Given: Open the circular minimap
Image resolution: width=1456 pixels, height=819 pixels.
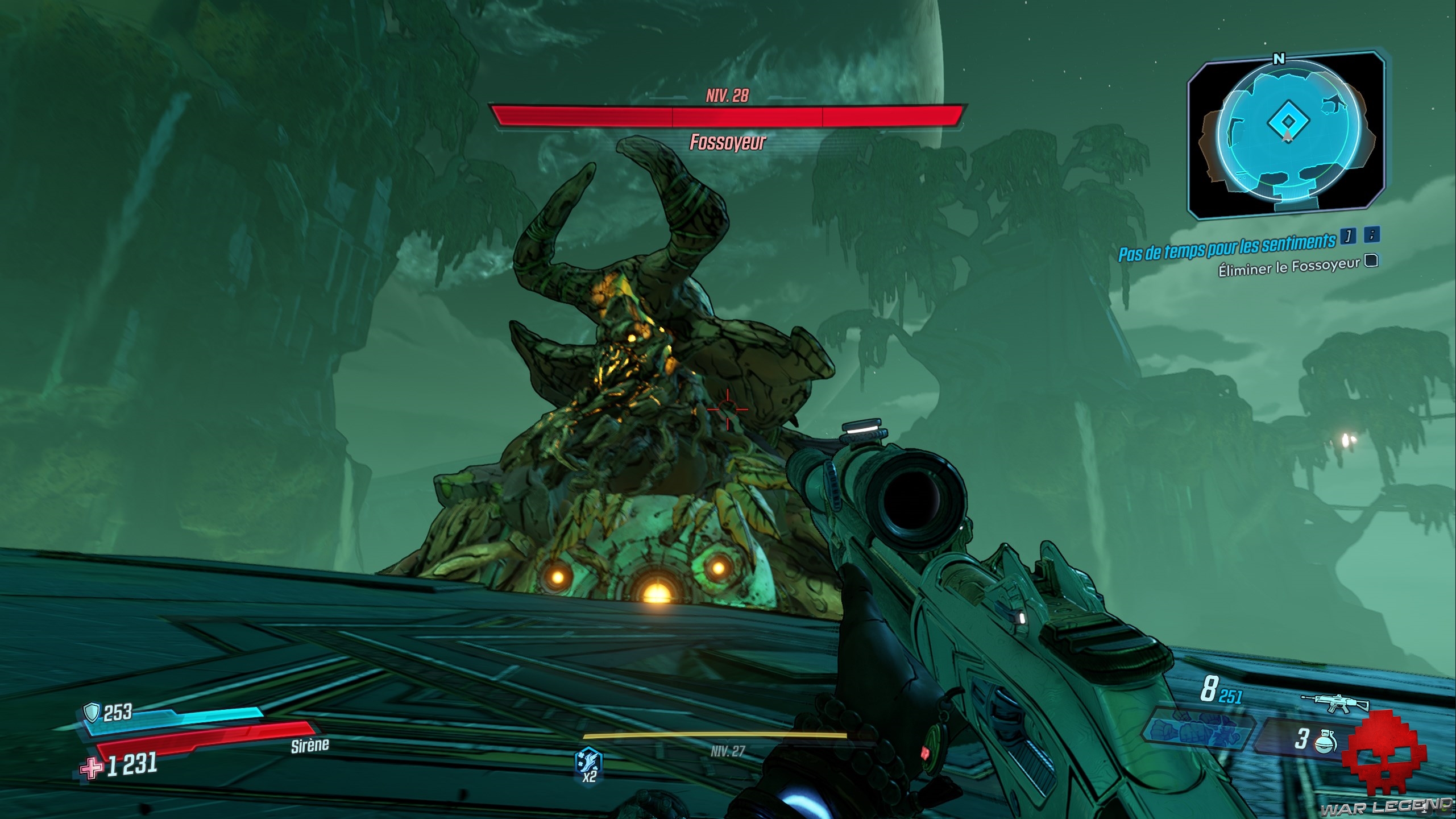Looking at the screenshot, I should (1288, 135).
